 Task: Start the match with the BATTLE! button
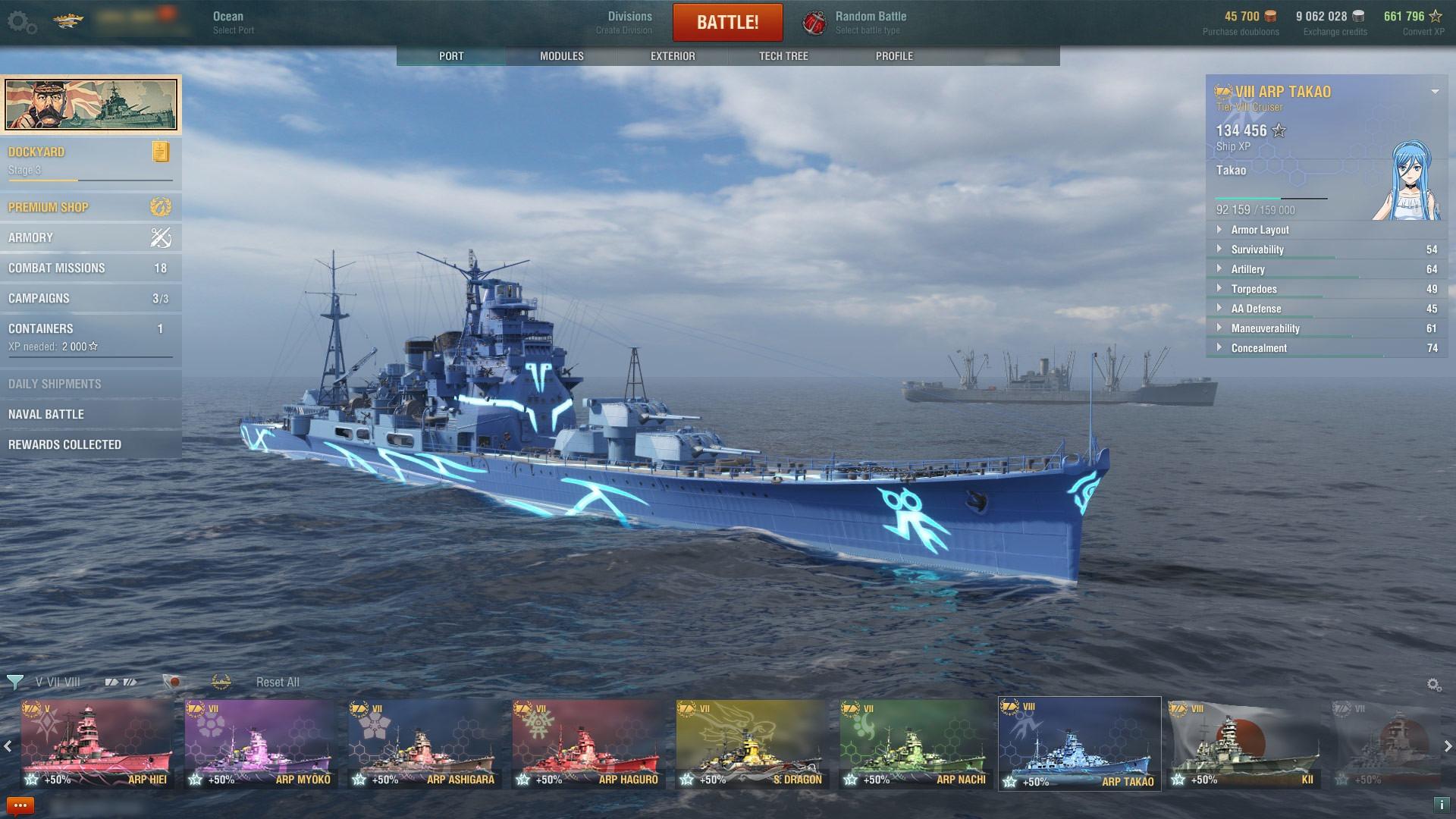point(727,23)
